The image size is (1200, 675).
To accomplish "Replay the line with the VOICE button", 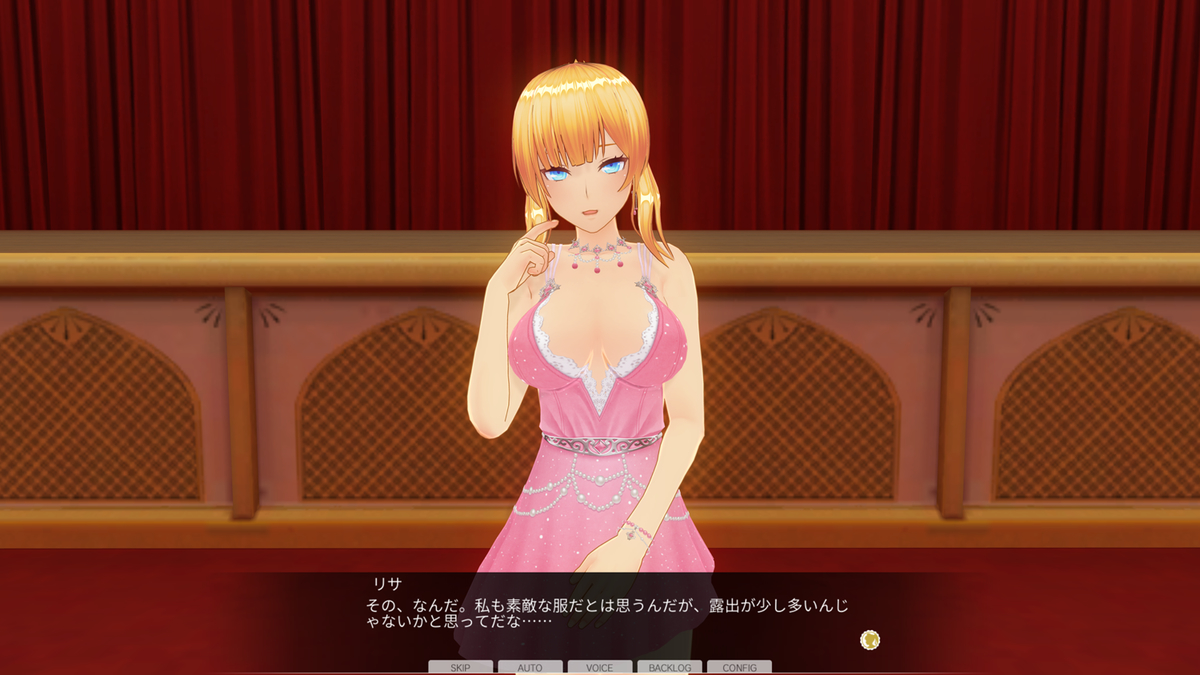I will coord(600,667).
